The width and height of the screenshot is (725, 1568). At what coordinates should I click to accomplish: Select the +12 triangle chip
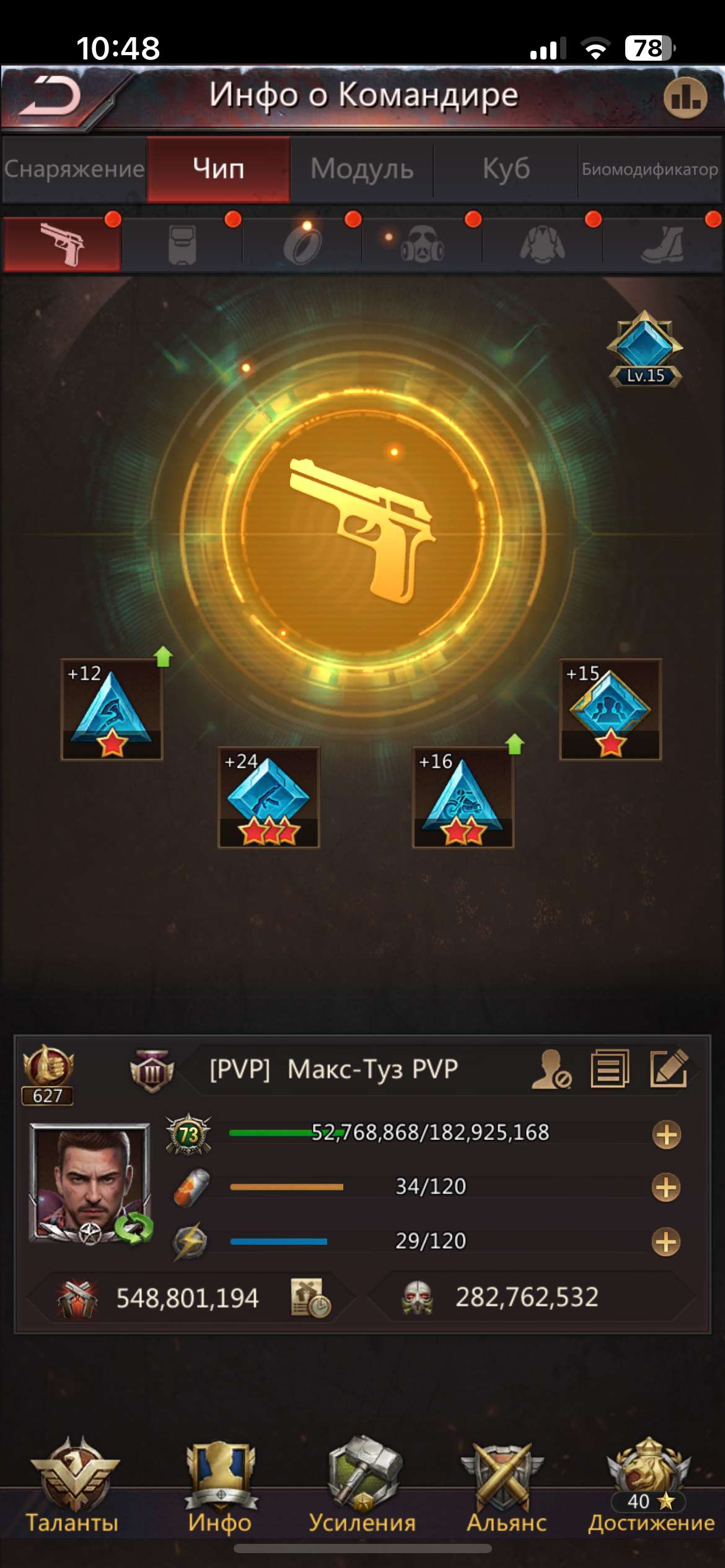(112, 710)
